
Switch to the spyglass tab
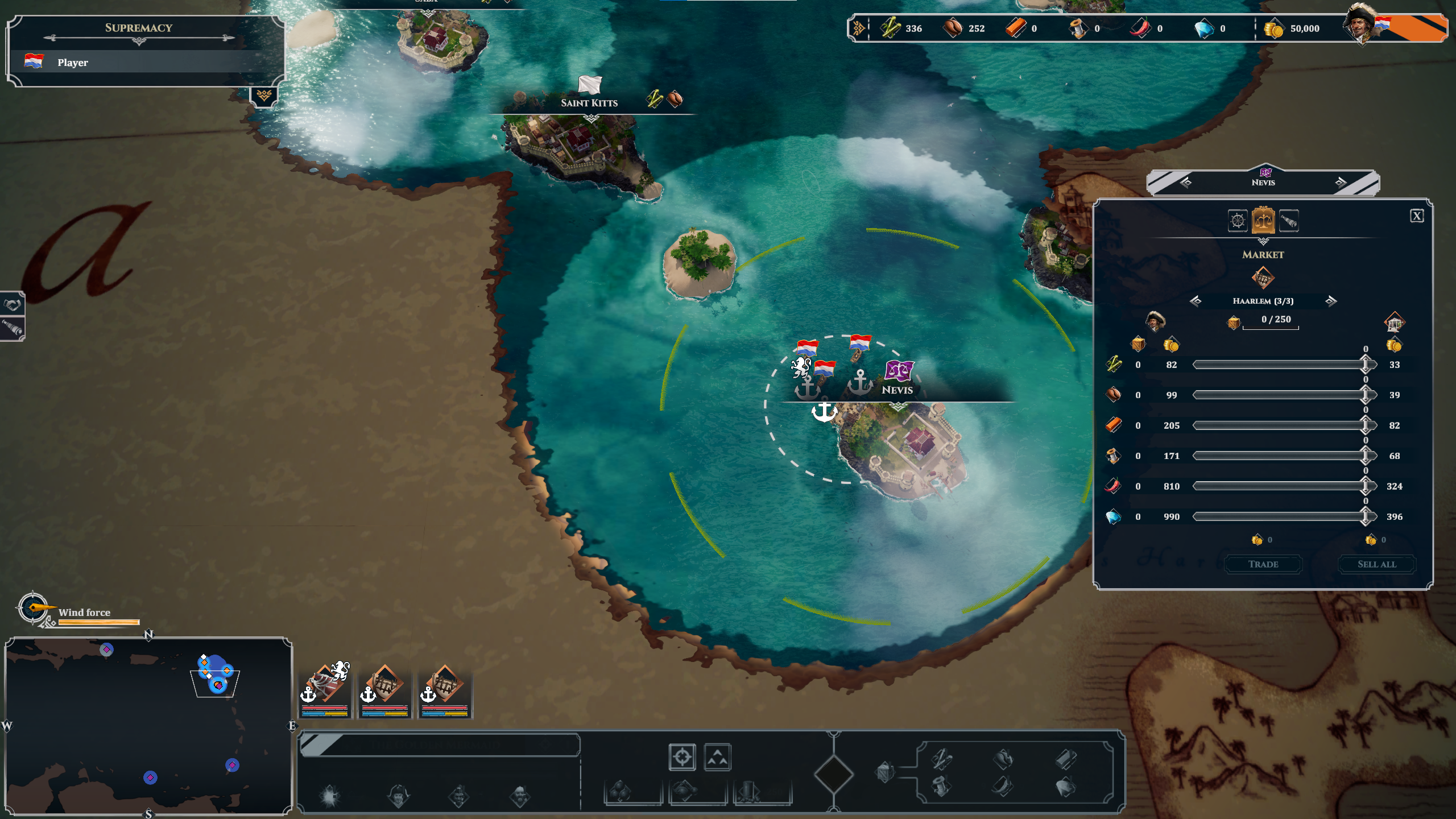pyautogui.click(x=1289, y=221)
